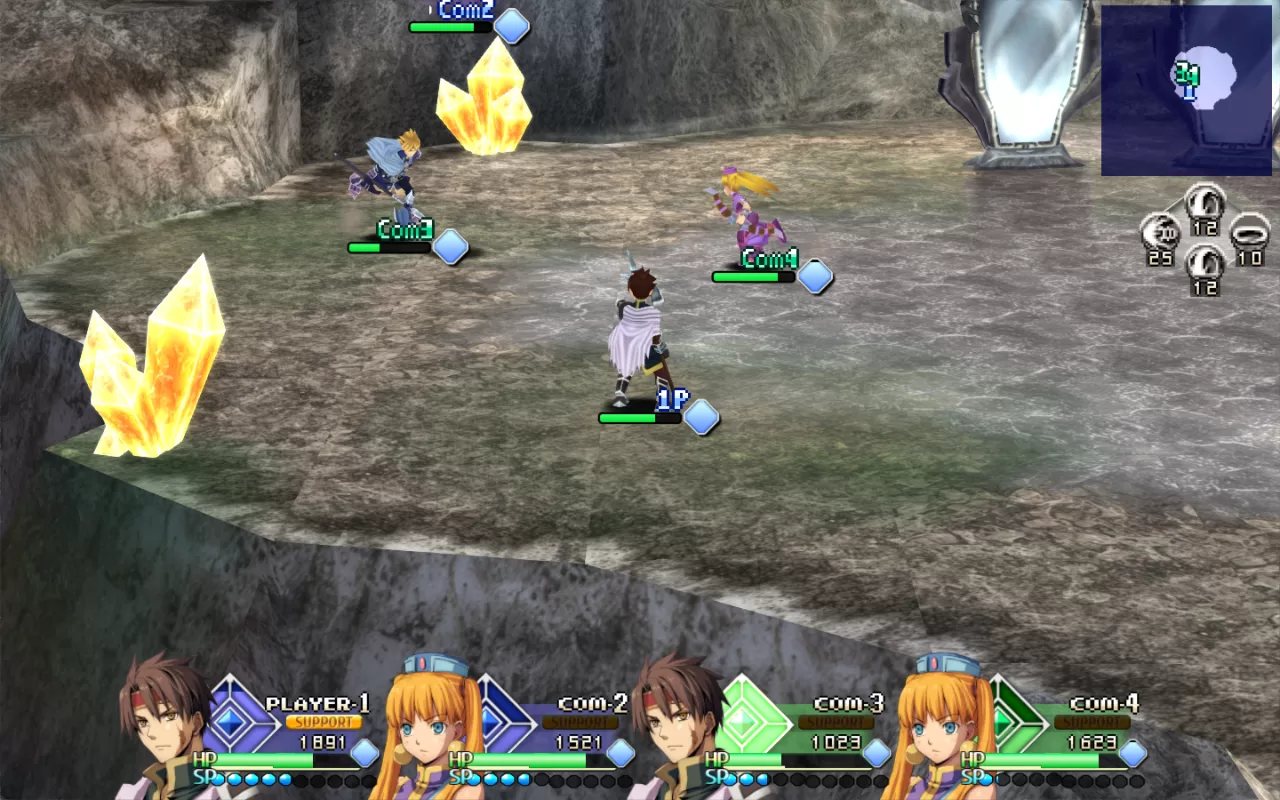1280x800 pixels.
Task: Use the ring-shaped skill costing 10
Action: 1249,234
